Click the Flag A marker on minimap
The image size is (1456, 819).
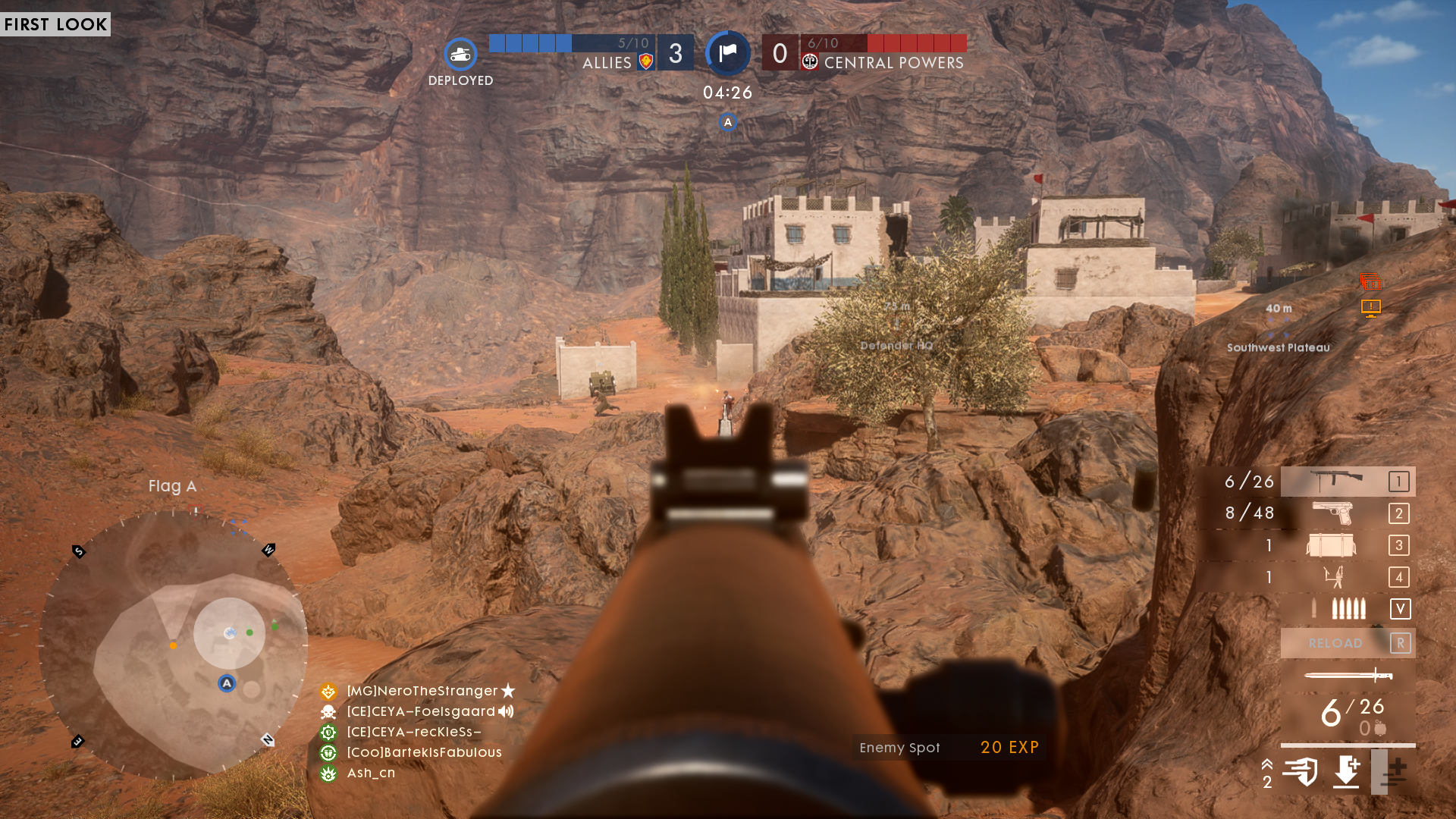[227, 683]
